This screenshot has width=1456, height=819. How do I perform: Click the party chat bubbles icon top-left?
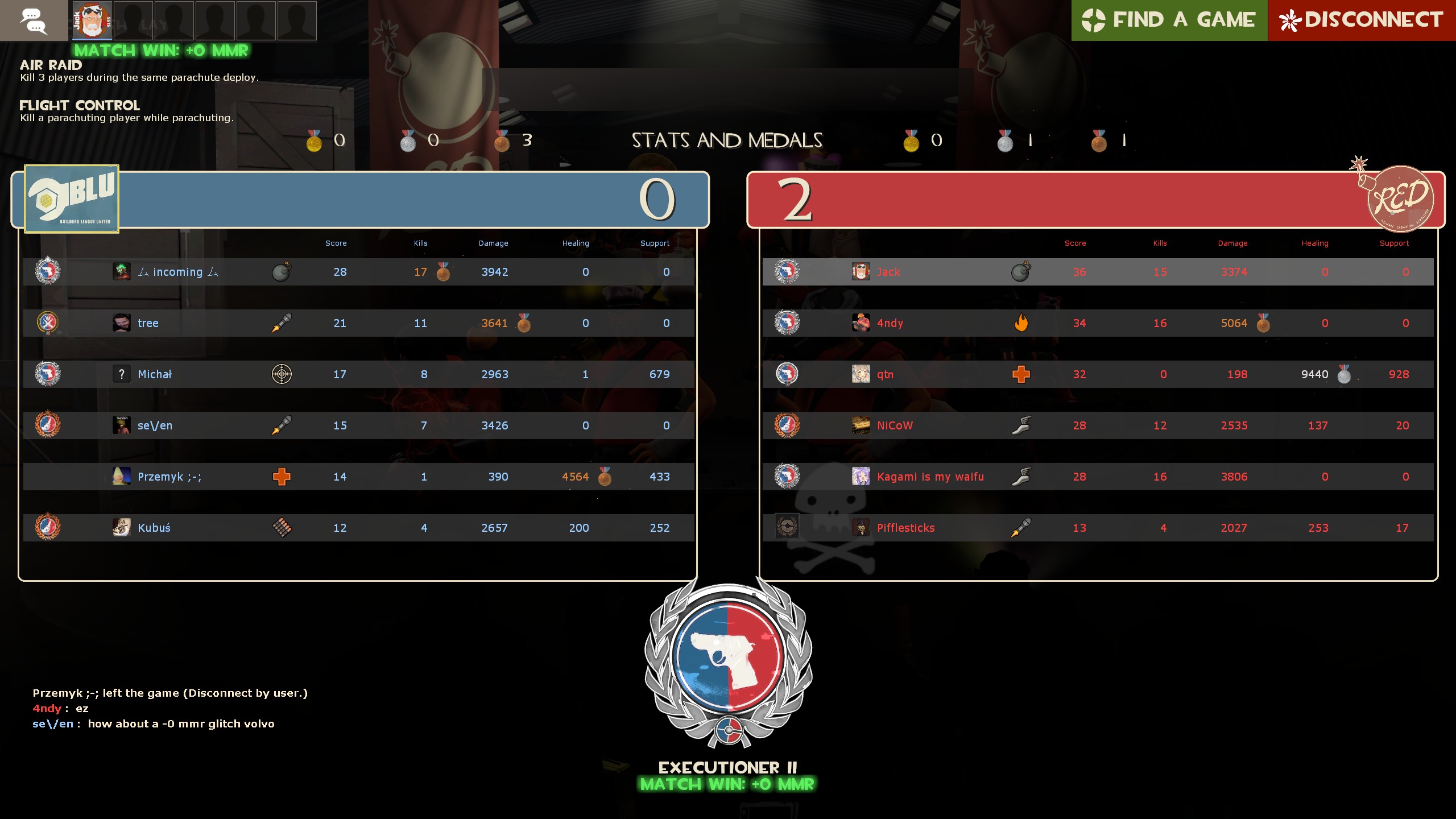tap(34, 20)
